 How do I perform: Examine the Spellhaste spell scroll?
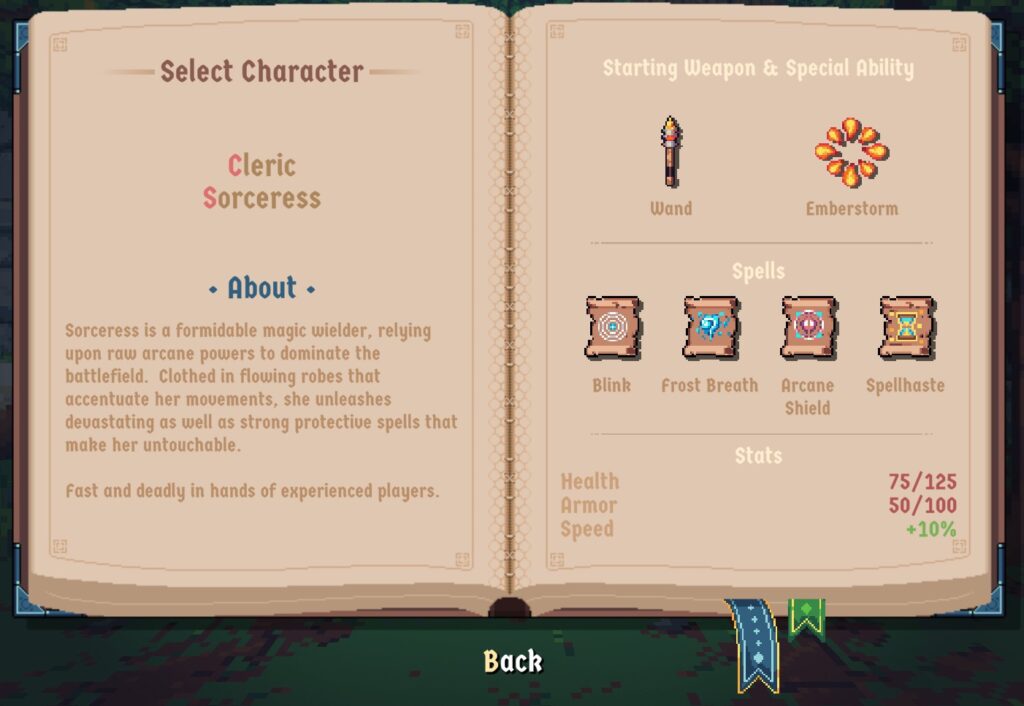tap(905, 328)
